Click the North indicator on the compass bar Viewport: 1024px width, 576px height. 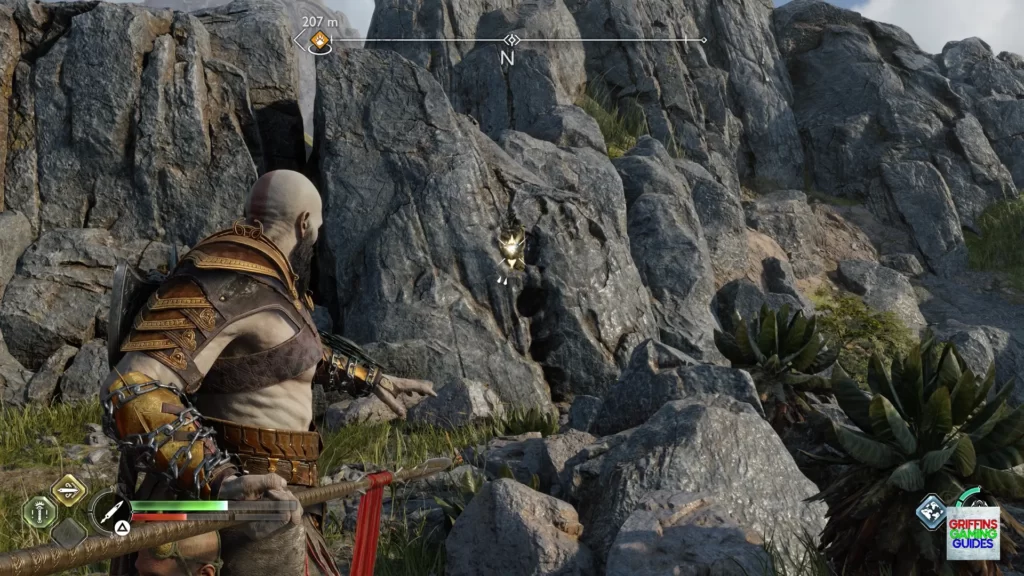tap(507, 57)
